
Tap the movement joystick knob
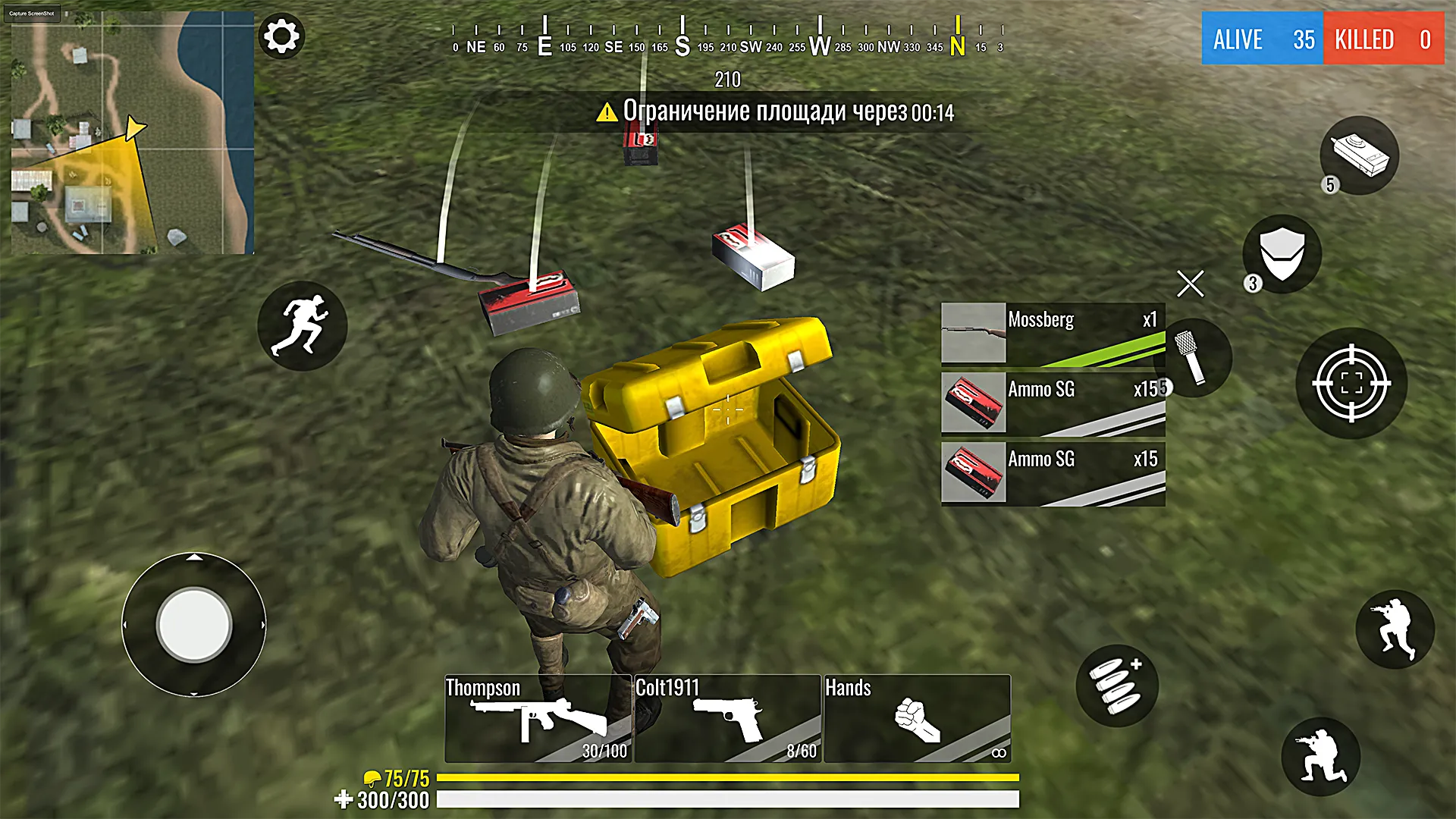[x=194, y=625]
